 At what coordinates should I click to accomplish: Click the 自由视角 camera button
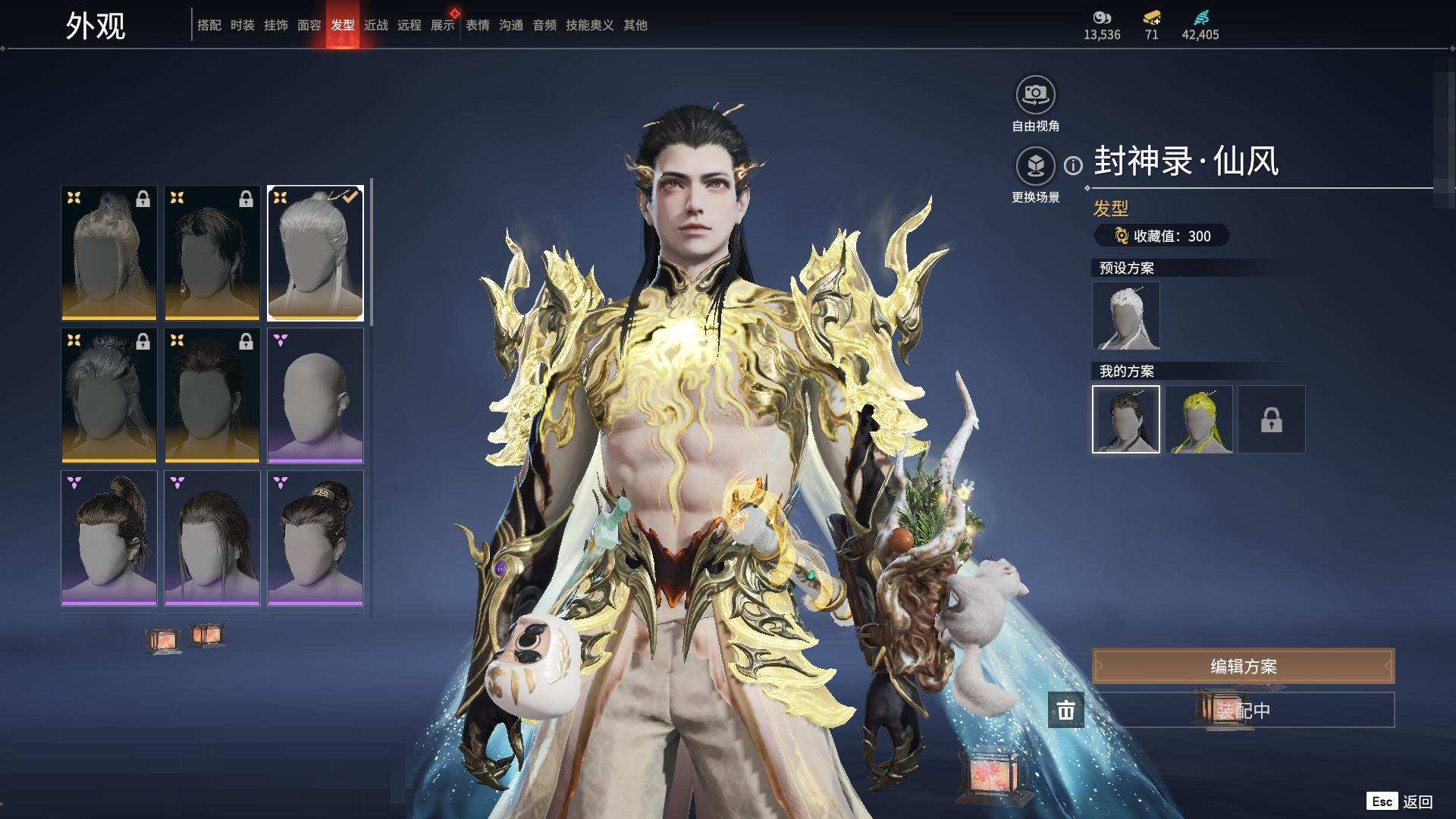tap(1035, 96)
